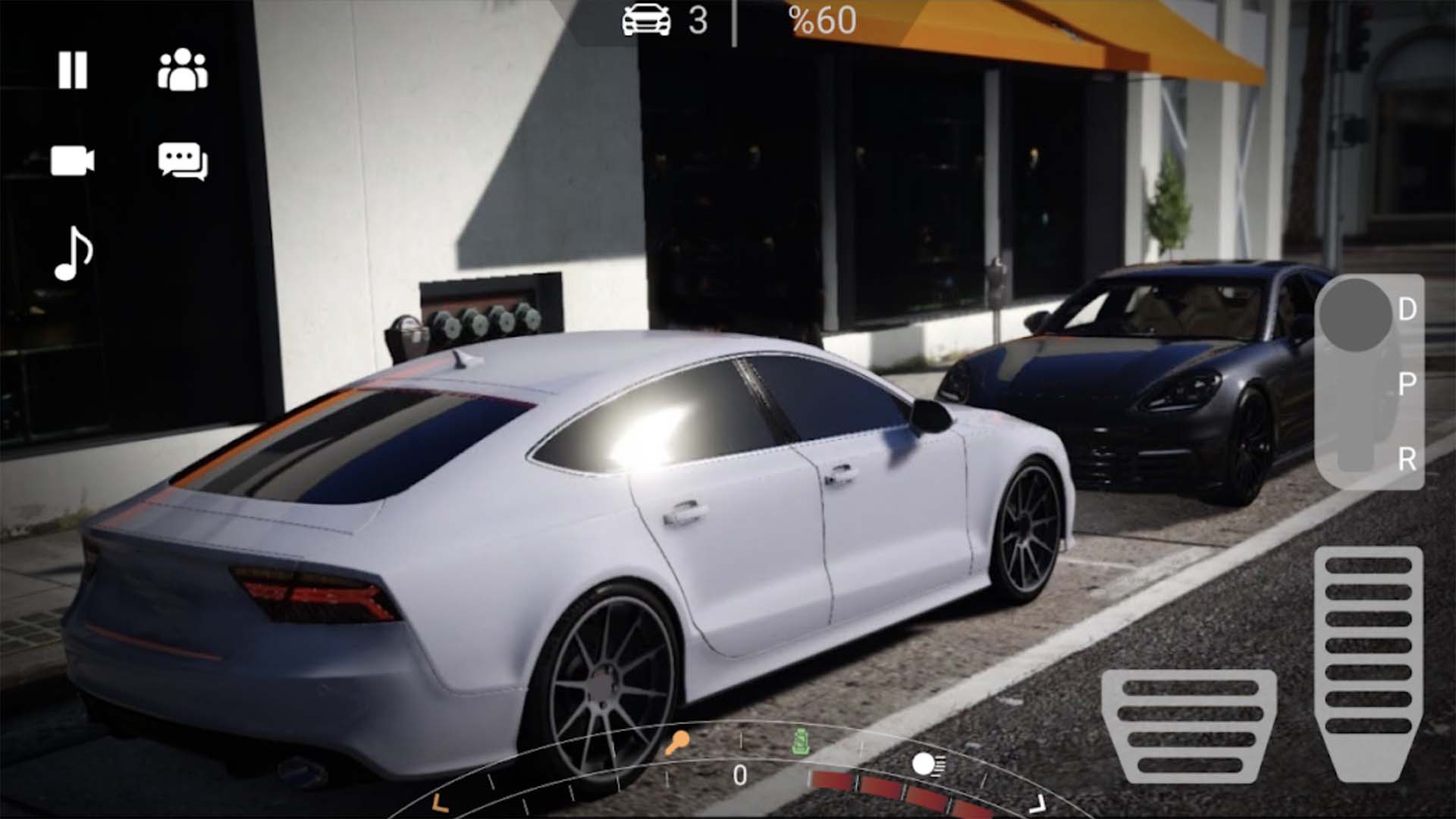Viewport: 1456px width, 819px height.
Task: Shift the gear selector to R
Action: 1406,459
